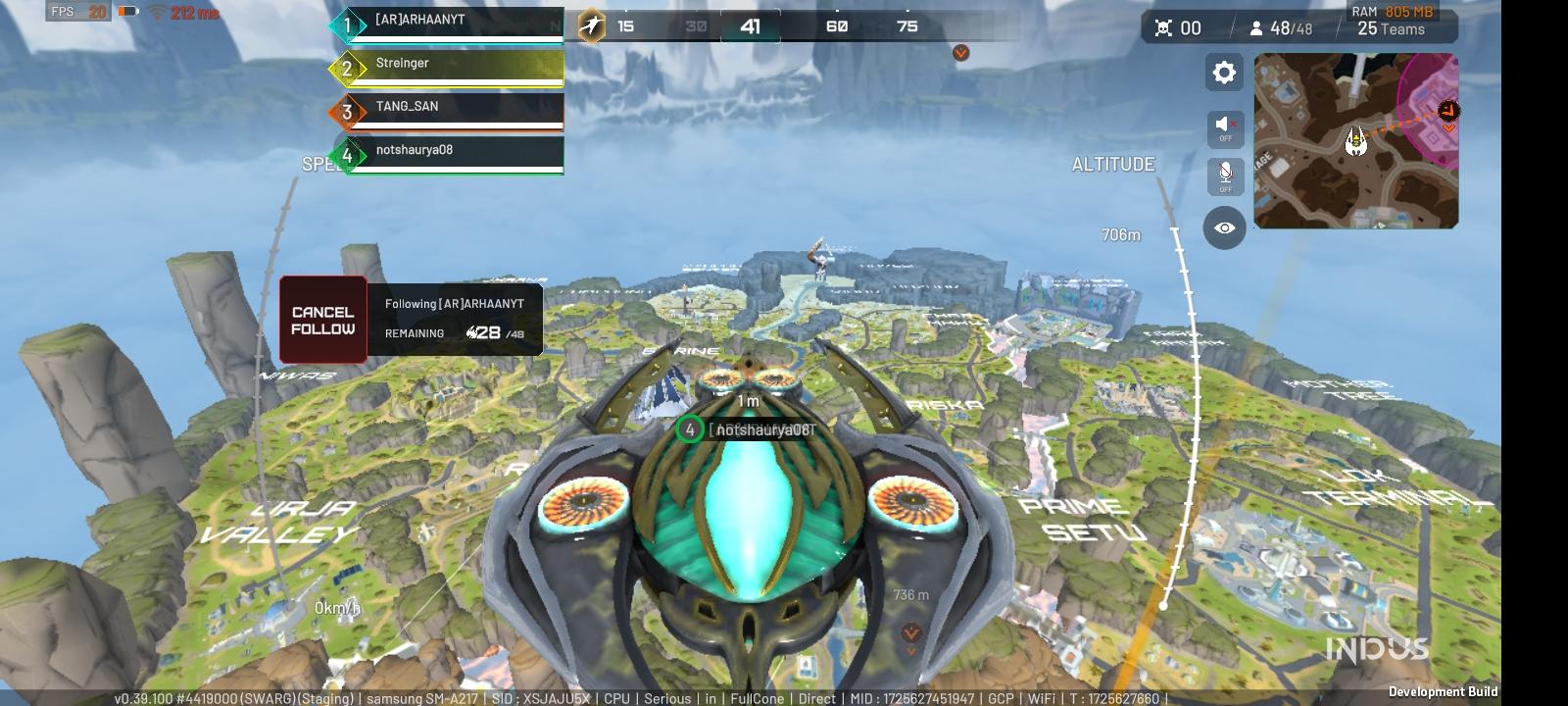
Task: Click the double-chevron drop marker below the glider
Action: 909,631
